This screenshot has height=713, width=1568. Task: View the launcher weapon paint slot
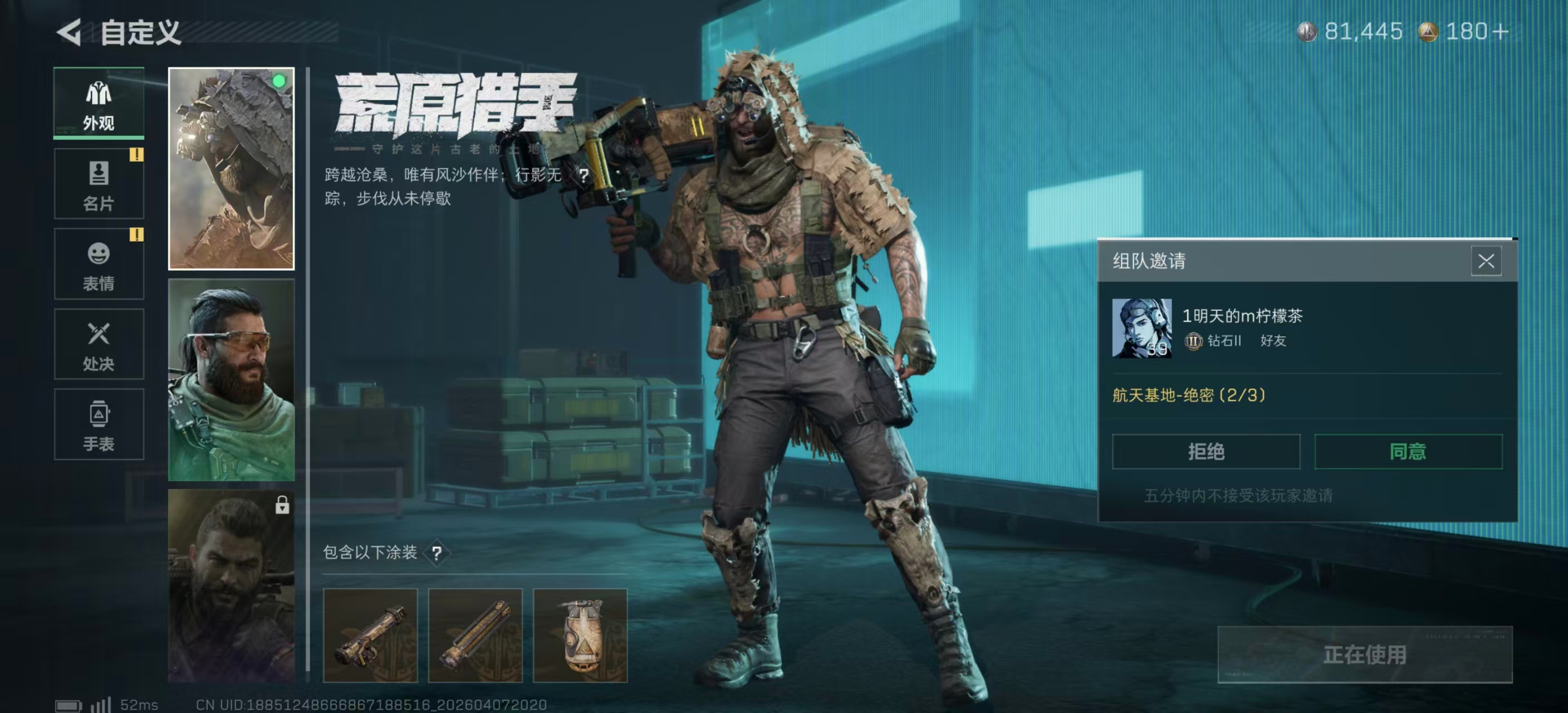tap(370, 635)
